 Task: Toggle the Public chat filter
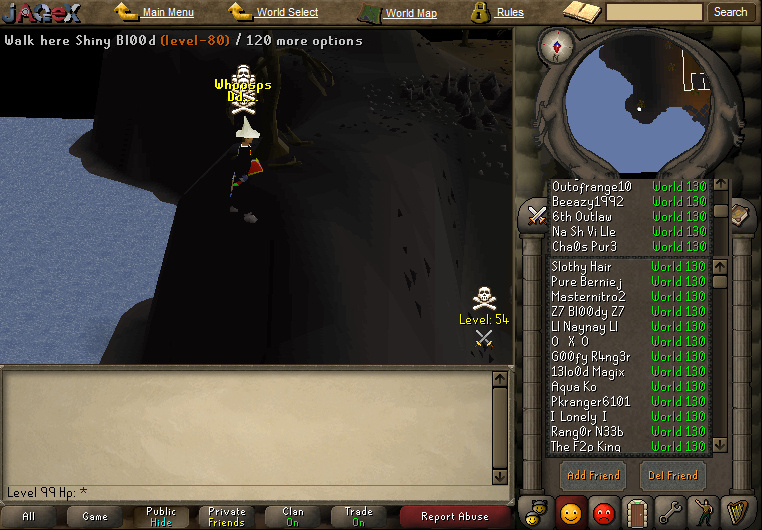tap(160, 516)
